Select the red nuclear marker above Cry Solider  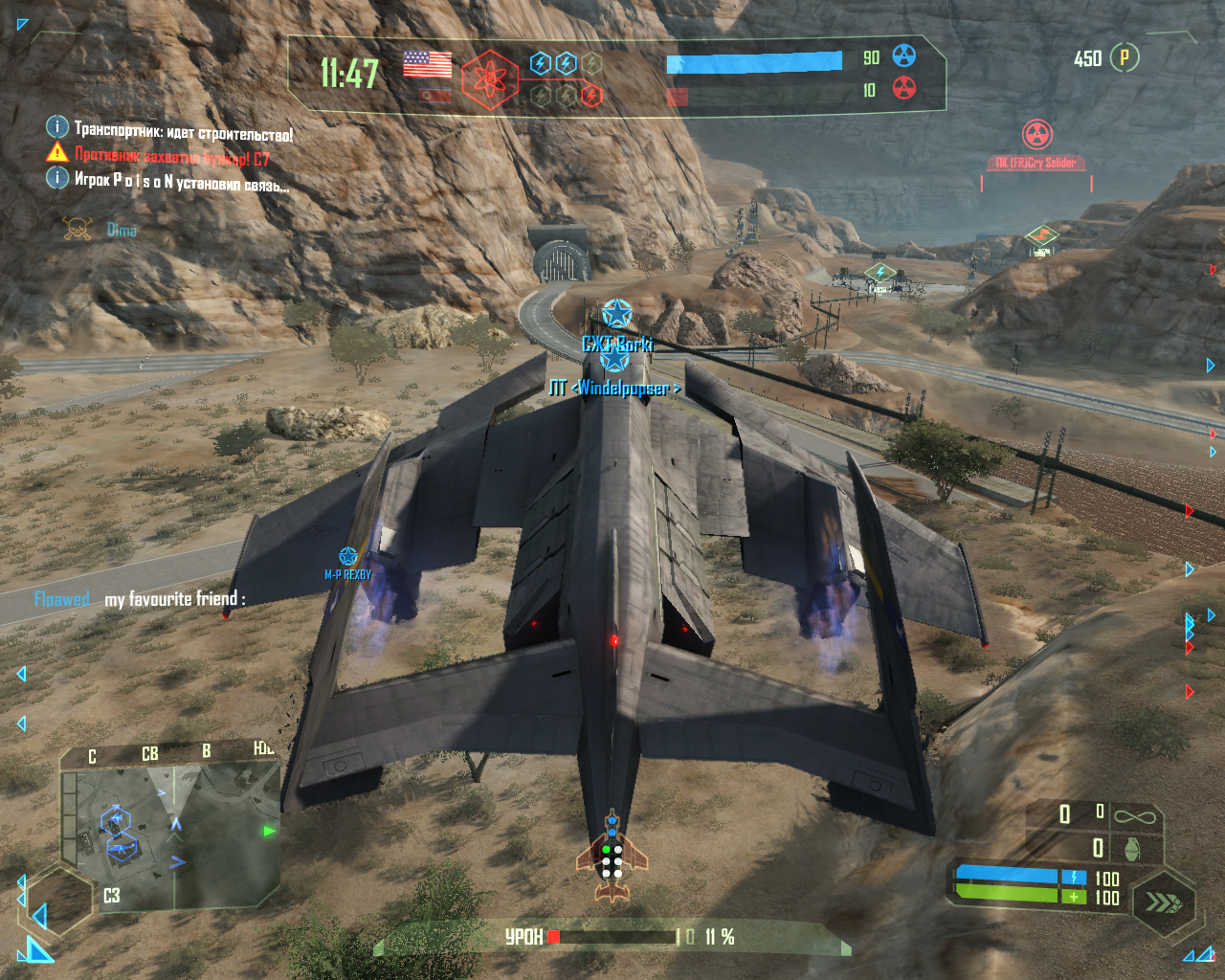click(x=1036, y=135)
